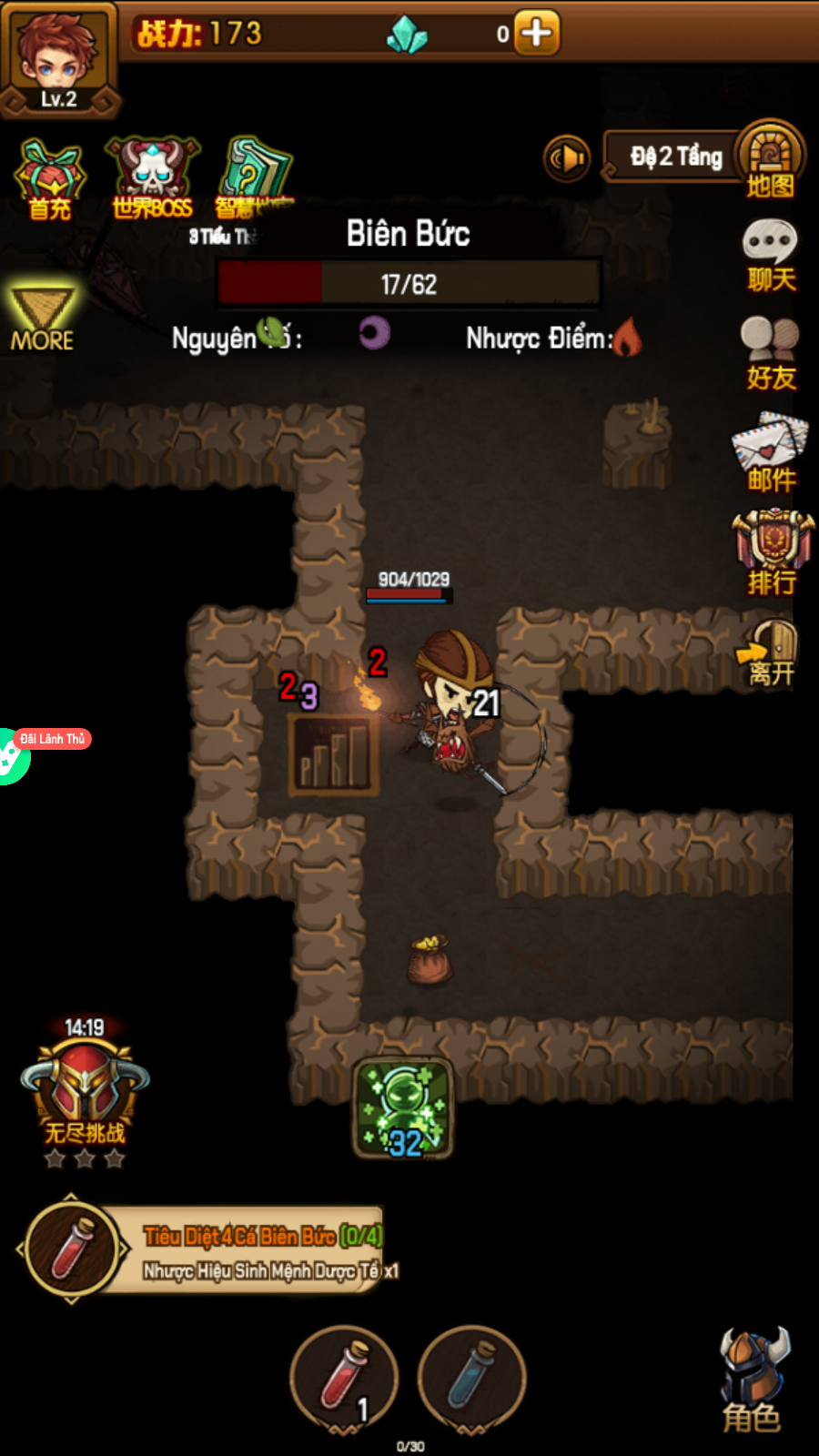The height and width of the screenshot is (1456, 819).
Task: Leave via the 离开 door button
Action: coord(770,652)
